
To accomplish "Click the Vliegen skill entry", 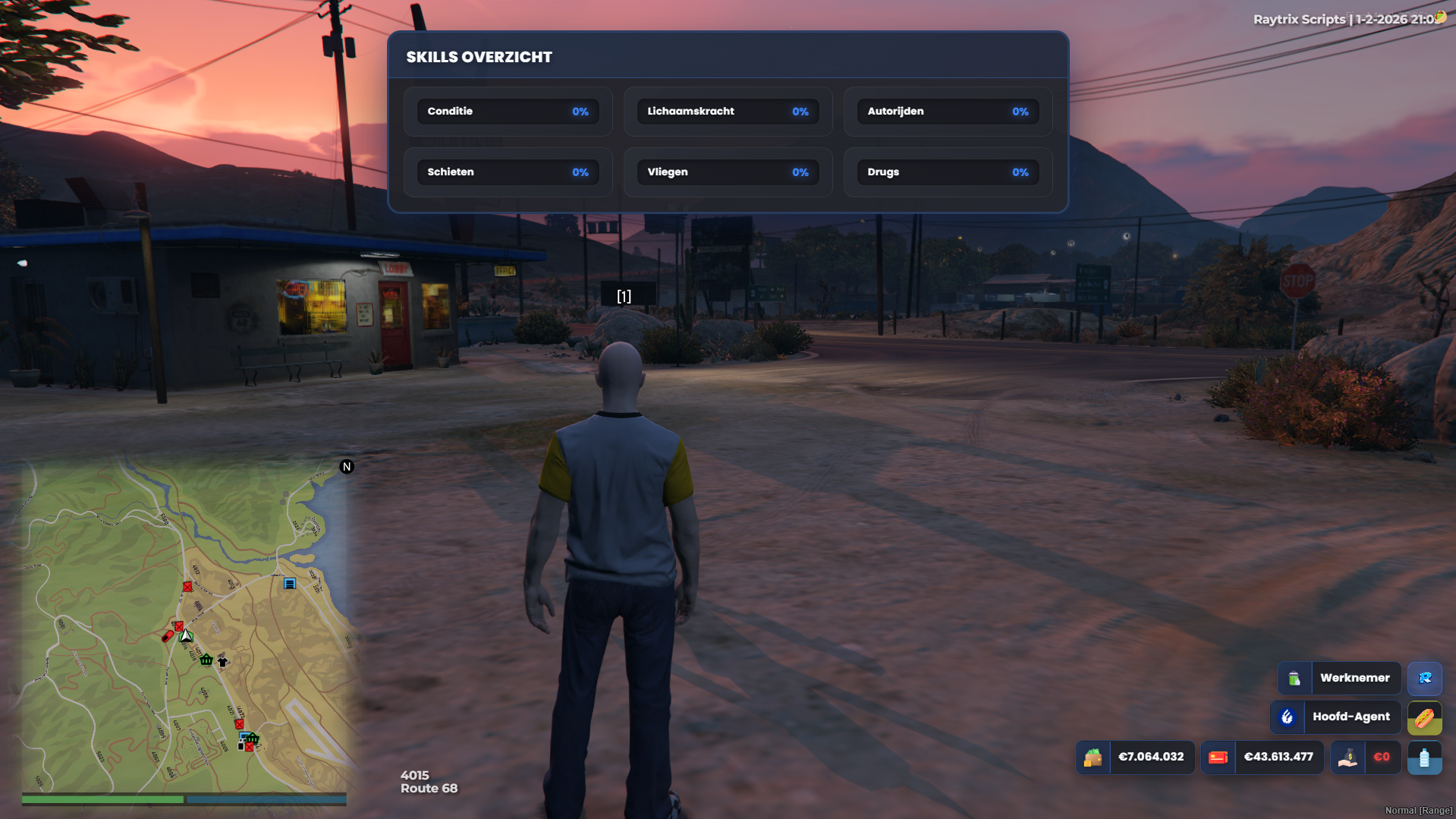I will 728,172.
